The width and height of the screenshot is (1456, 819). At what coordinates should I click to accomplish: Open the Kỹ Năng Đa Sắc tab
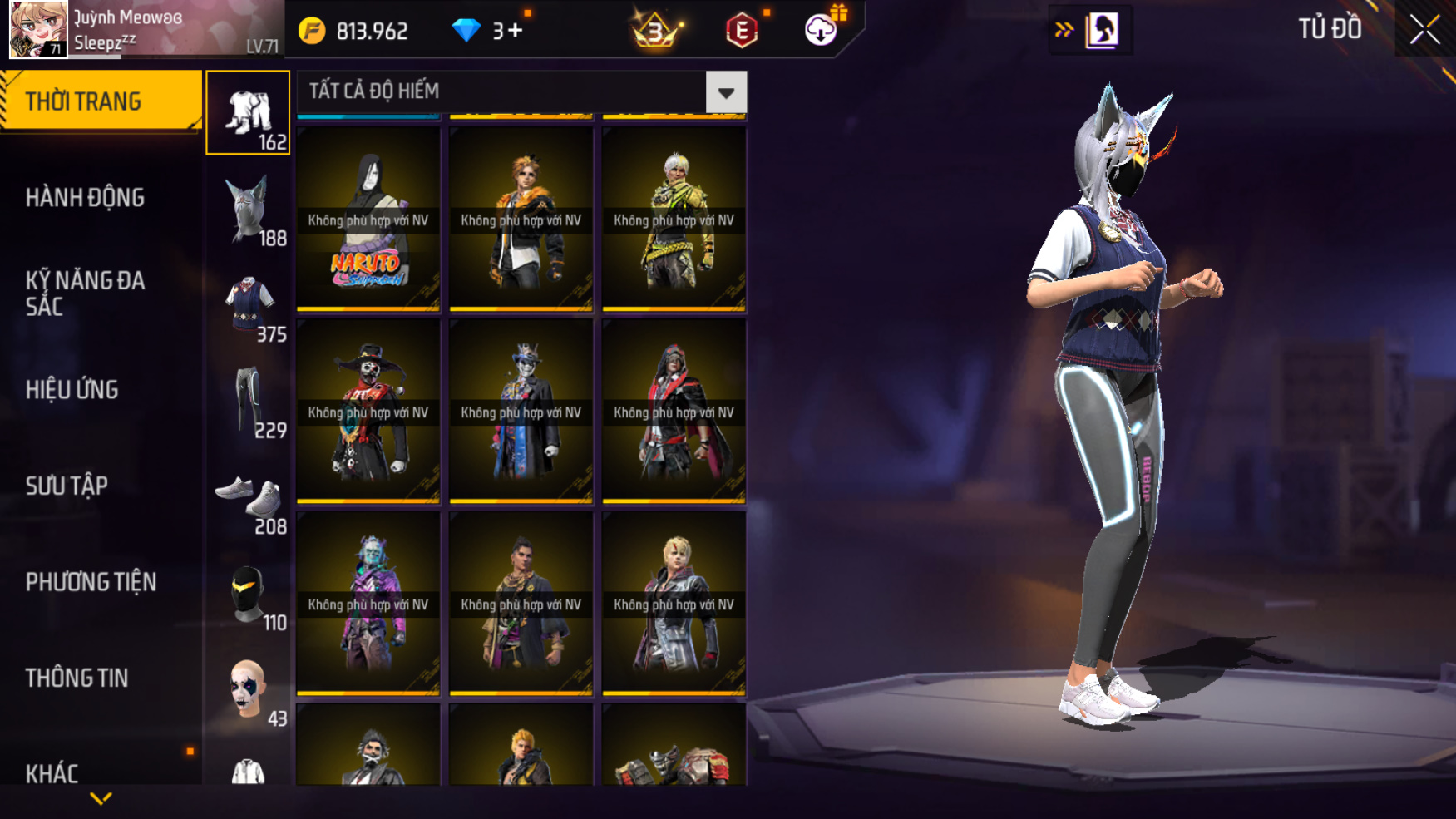pos(85,293)
